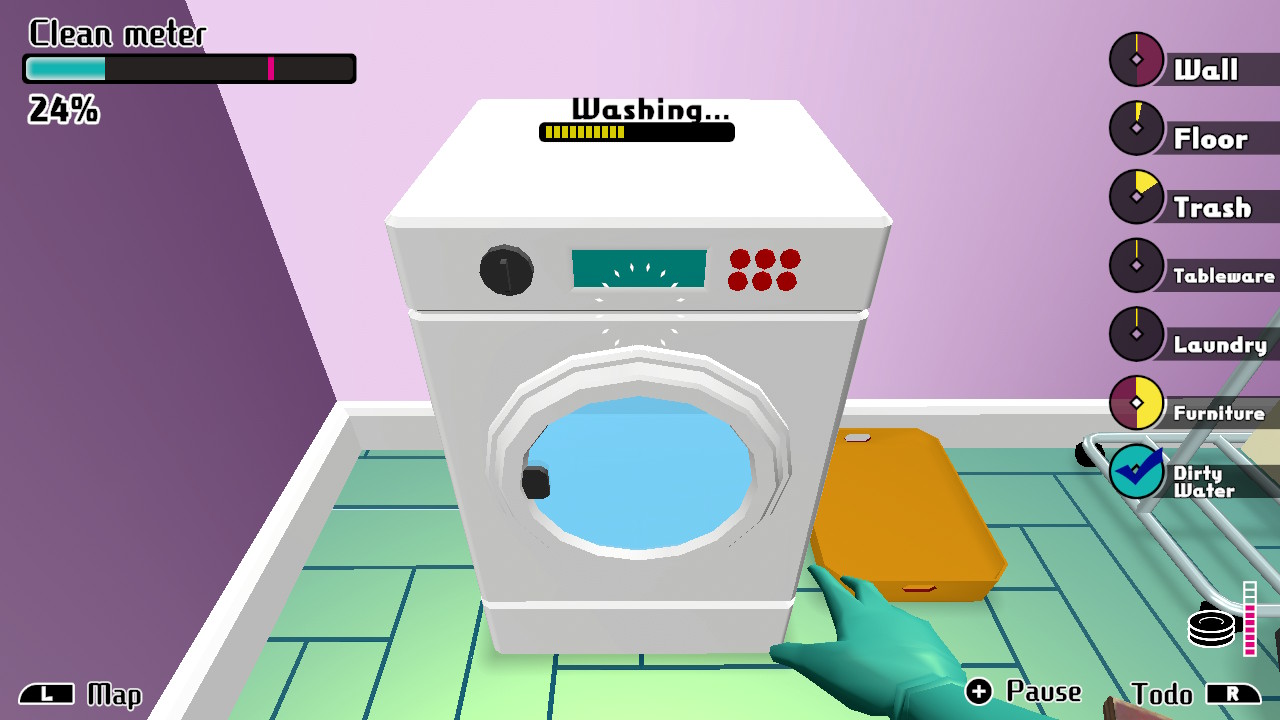Click the yellow Washing progress bar
Image resolution: width=1280 pixels, height=720 pixels.
tap(637, 130)
